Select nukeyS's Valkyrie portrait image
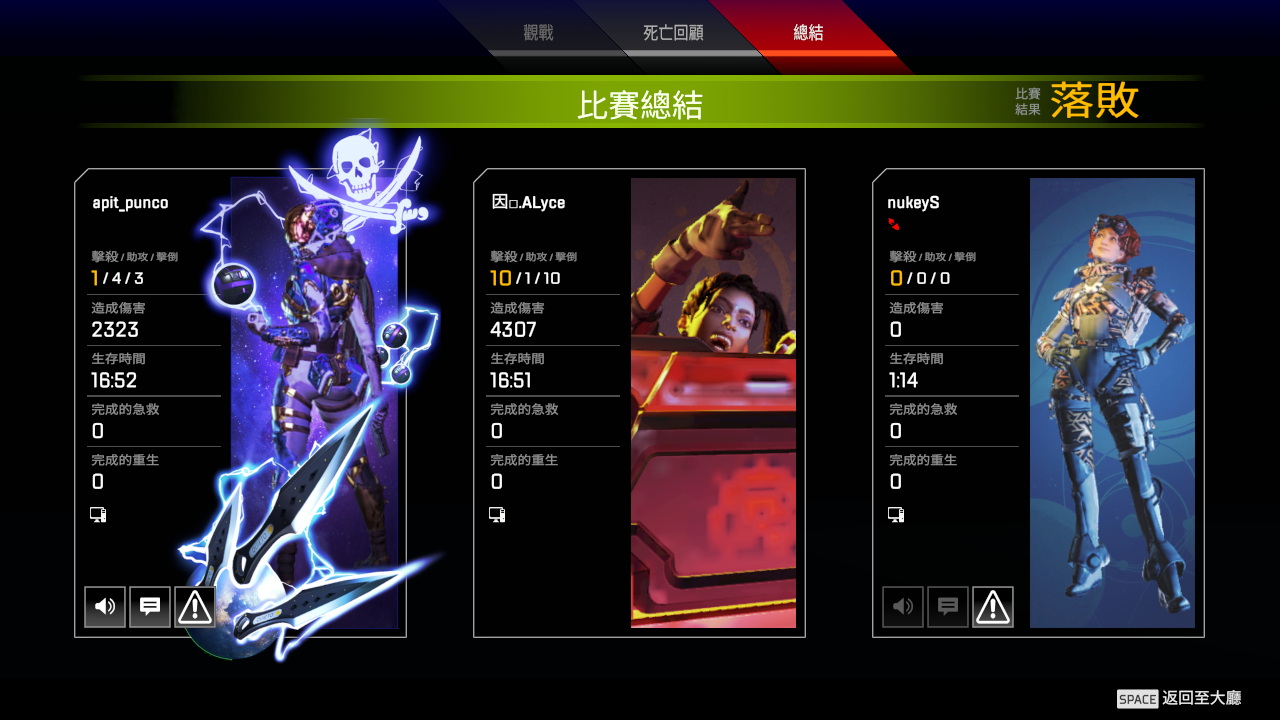The width and height of the screenshot is (1280, 720). pos(1111,400)
